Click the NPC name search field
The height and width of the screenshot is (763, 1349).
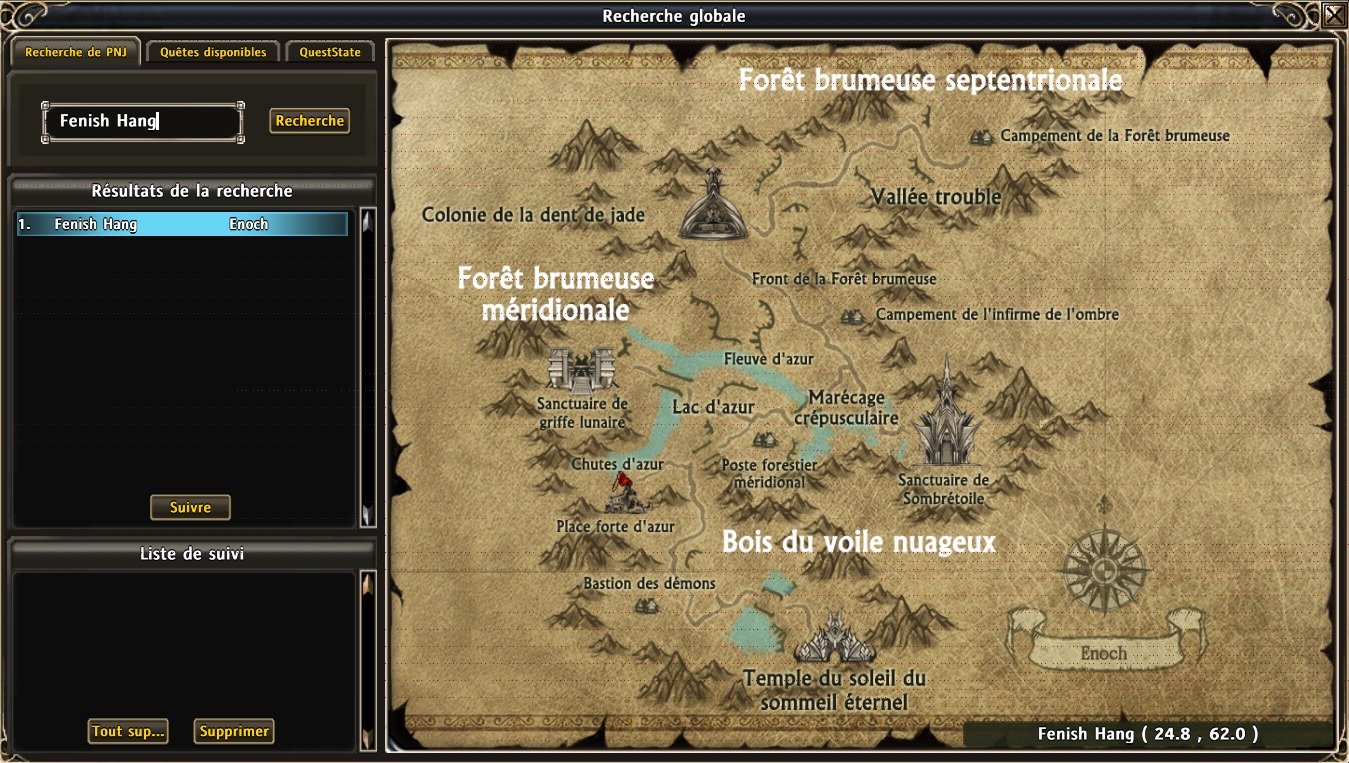point(142,122)
